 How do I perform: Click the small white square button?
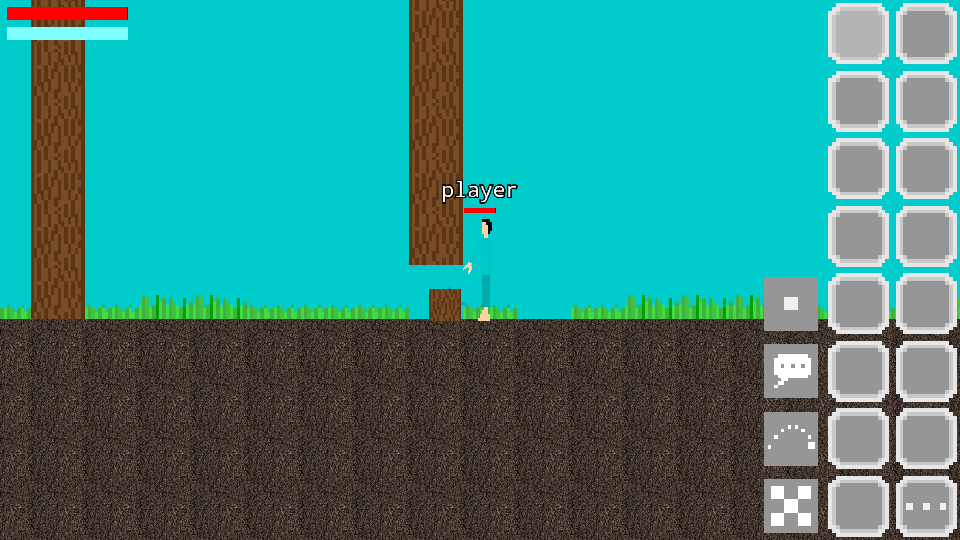[x=791, y=304]
